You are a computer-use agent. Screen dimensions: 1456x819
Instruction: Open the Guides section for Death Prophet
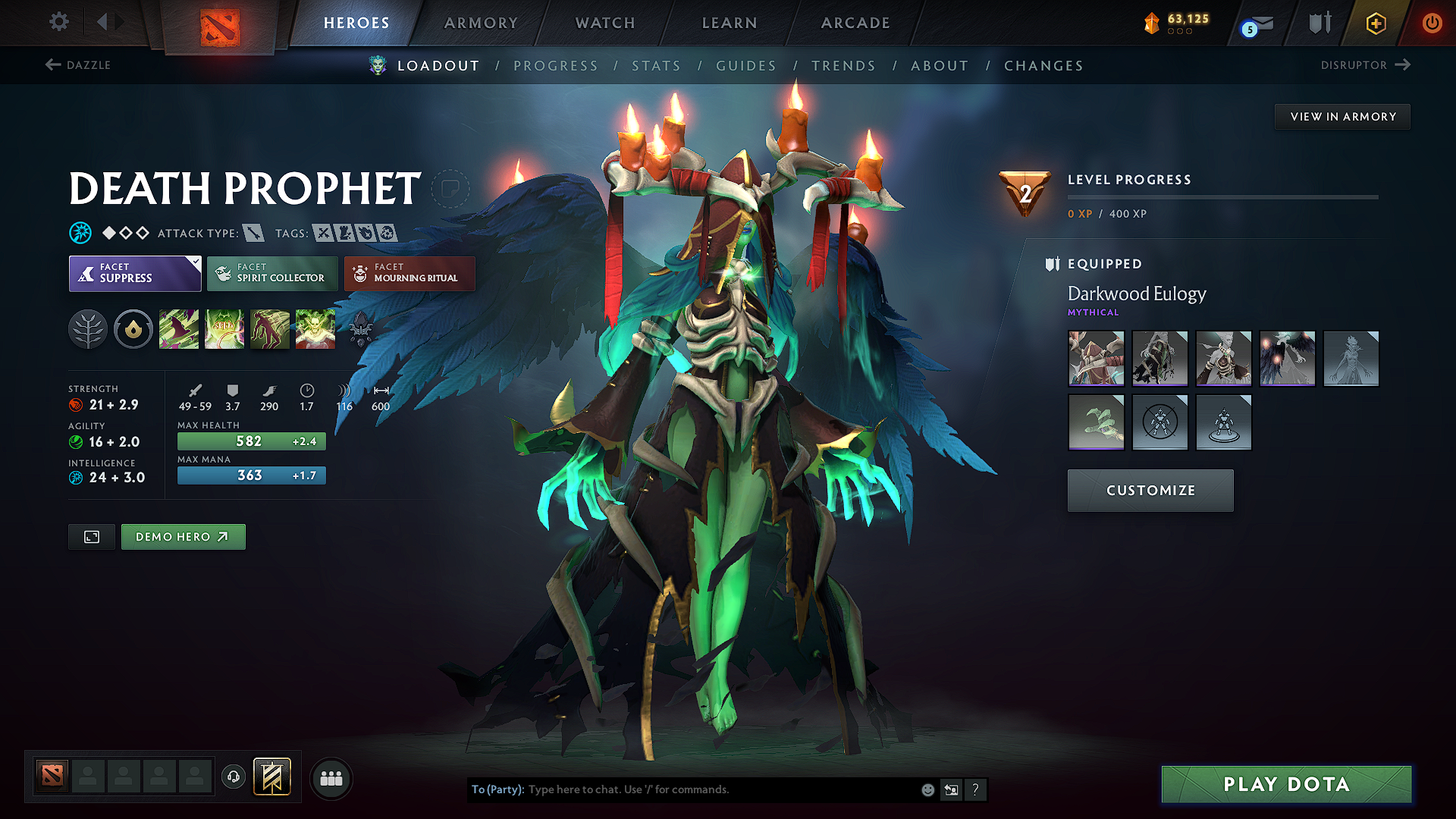click(x=746, y=66)
